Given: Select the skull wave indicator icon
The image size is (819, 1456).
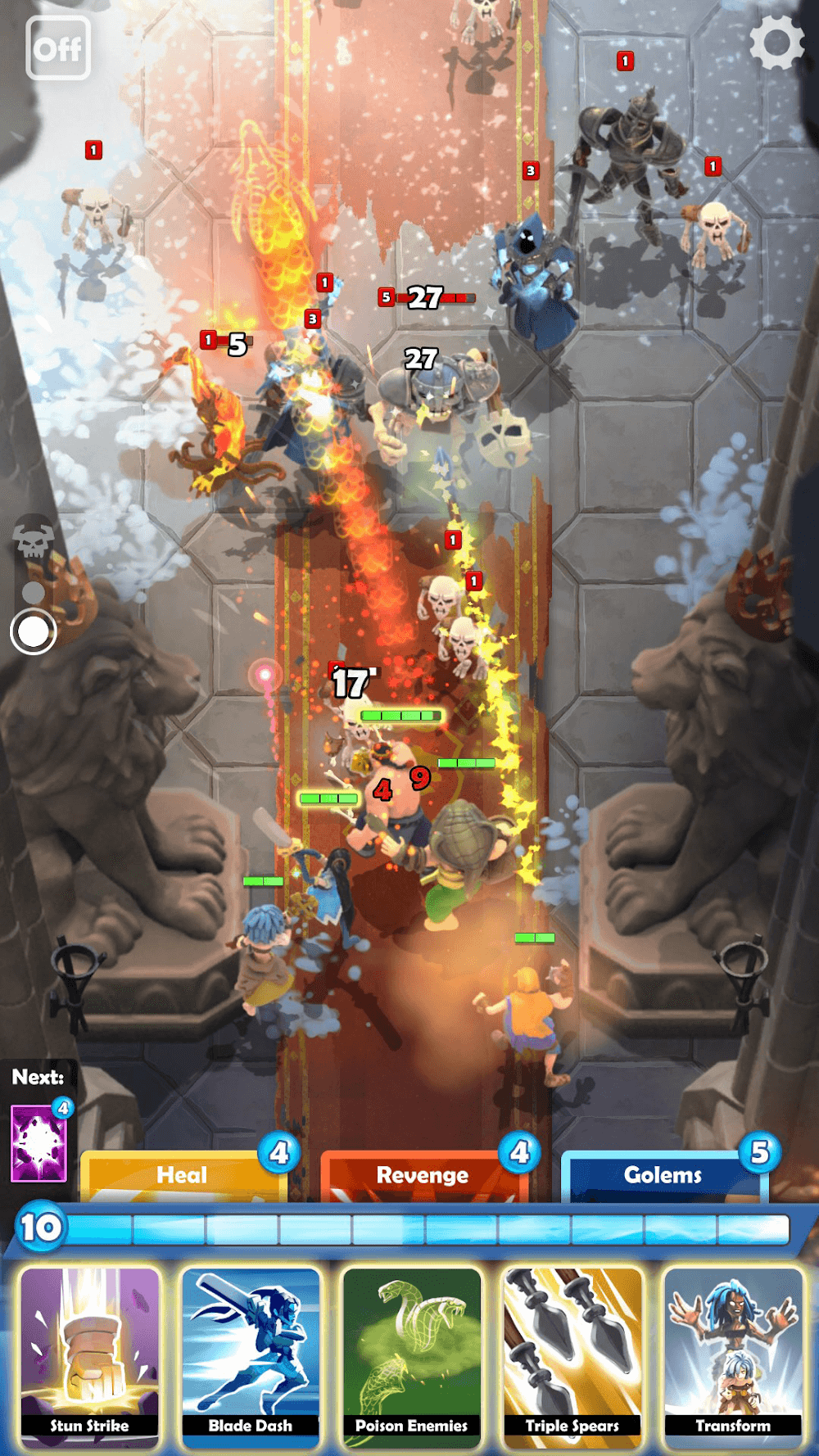Looking at the screenshot, I should [34, 538].
